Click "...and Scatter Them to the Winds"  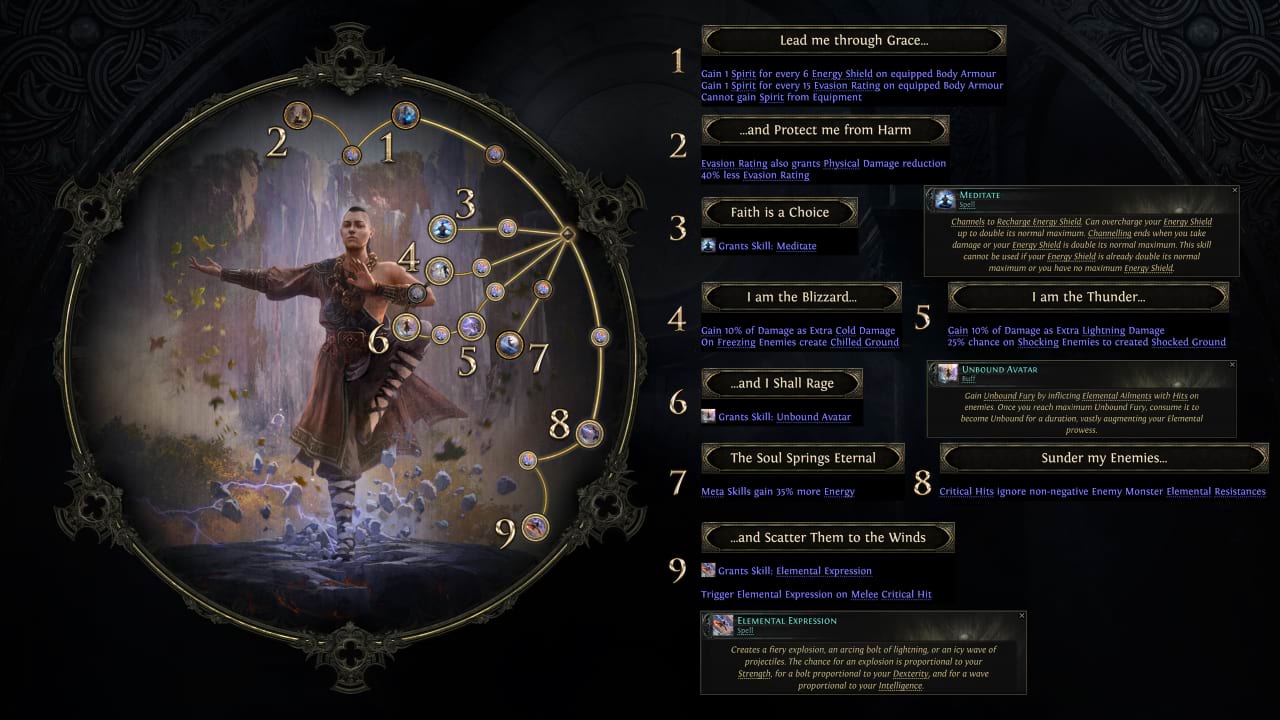[x=827, y=537]
